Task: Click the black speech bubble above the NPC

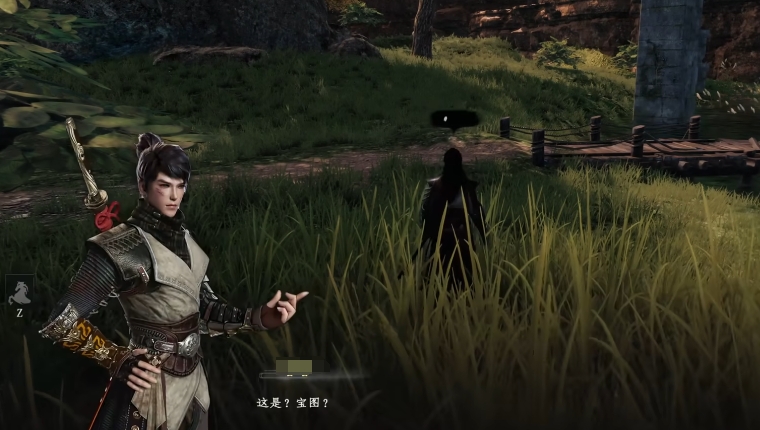Action: tap(452, 120)
